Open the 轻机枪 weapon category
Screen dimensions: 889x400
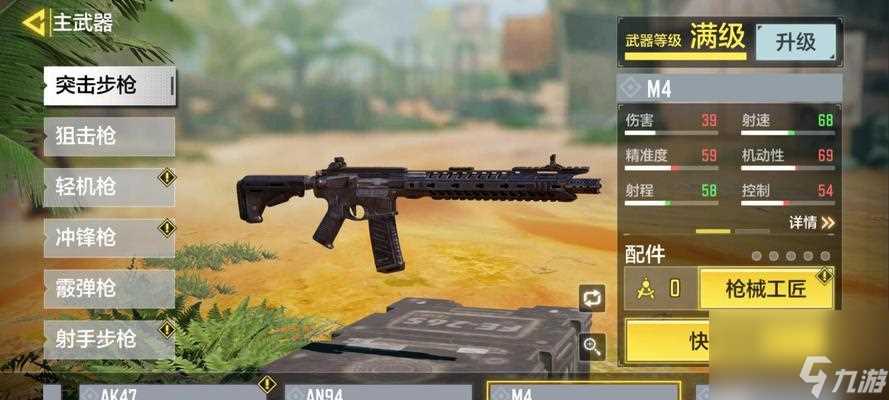[109, 187]
